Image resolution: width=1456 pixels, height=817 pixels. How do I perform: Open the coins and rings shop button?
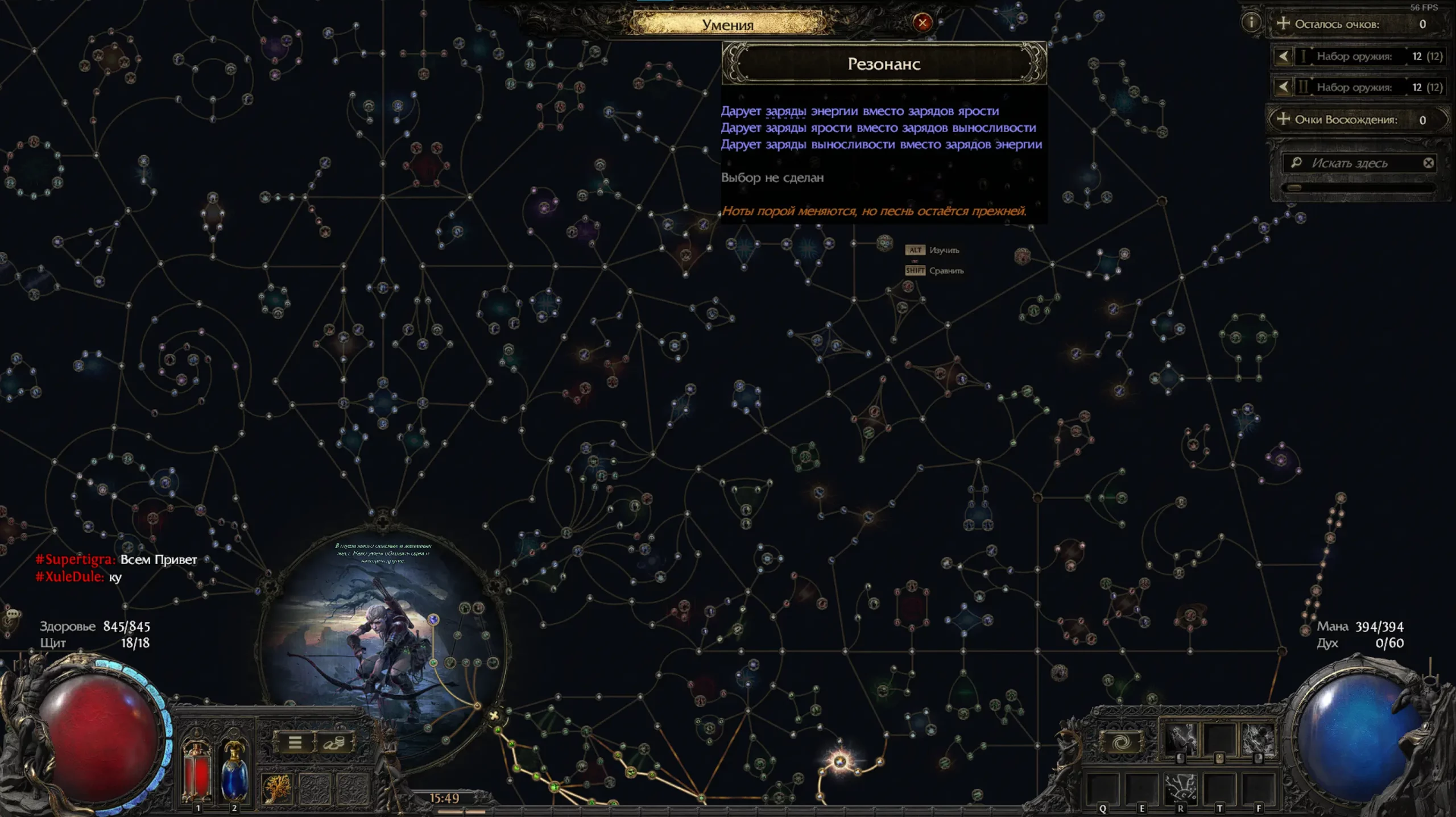coord(334,743)
